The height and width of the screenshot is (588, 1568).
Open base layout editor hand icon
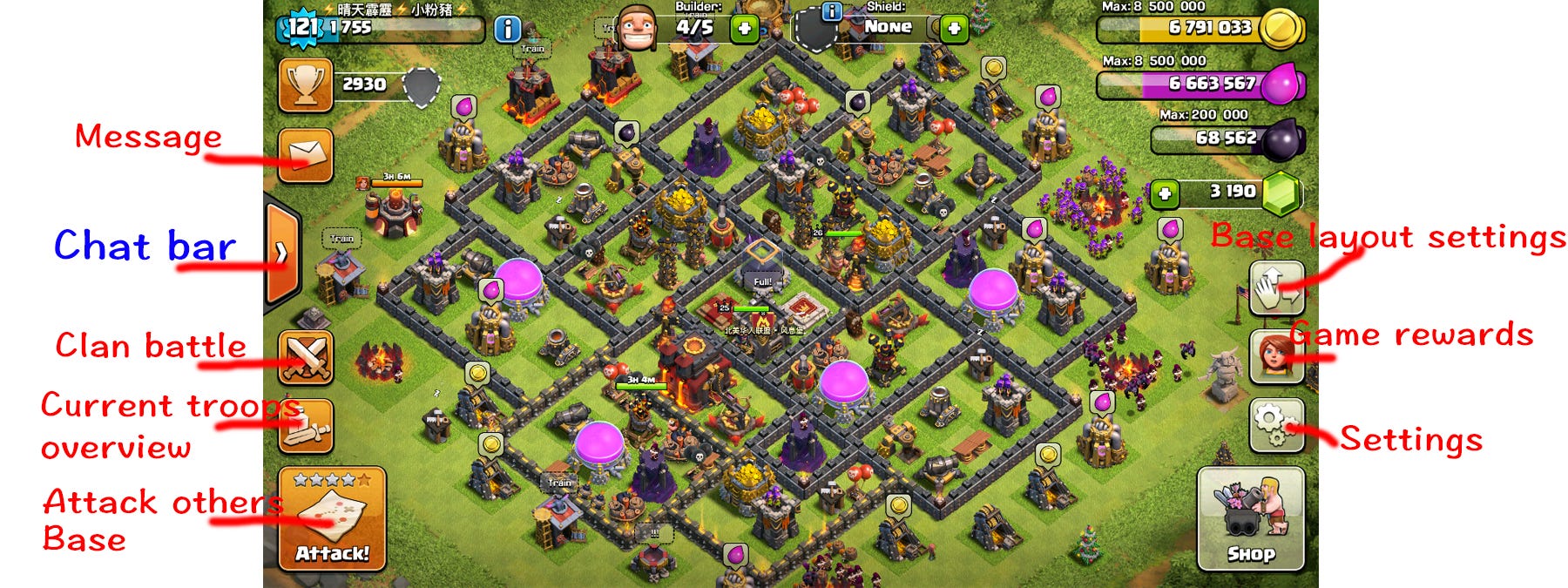[x=1276, y=287]
